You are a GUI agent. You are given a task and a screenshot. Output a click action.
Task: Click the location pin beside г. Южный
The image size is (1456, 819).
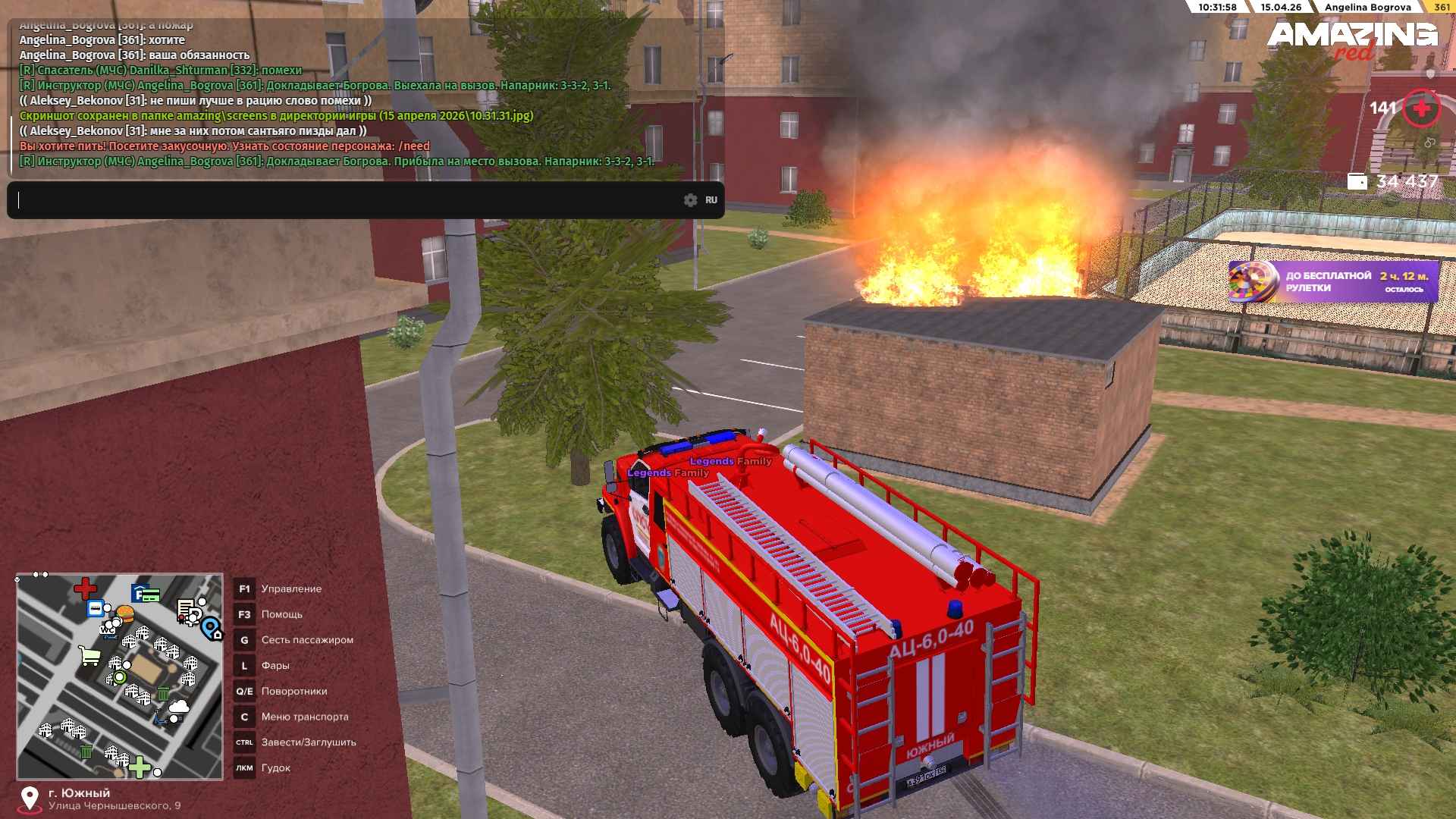(x=30, y=799)
